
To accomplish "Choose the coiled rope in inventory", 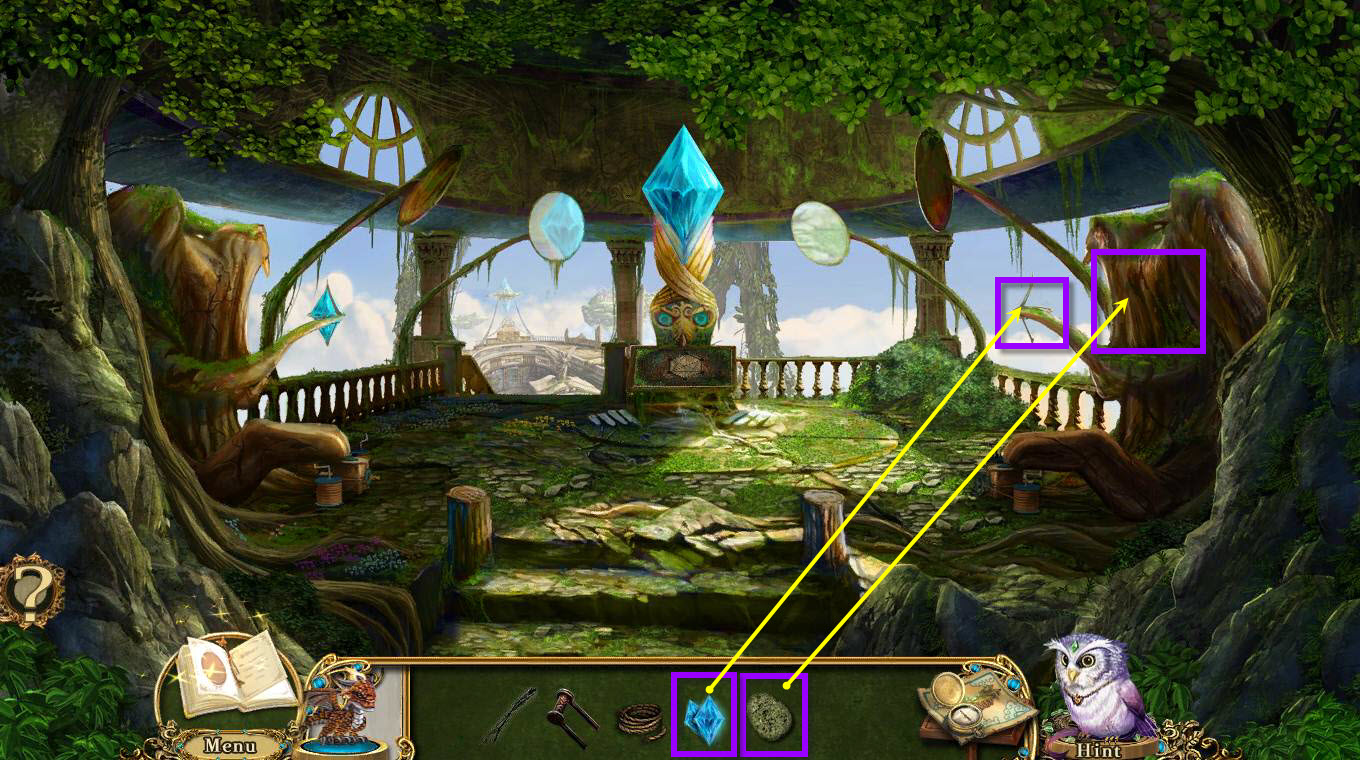I will click(x=639, y=718).
